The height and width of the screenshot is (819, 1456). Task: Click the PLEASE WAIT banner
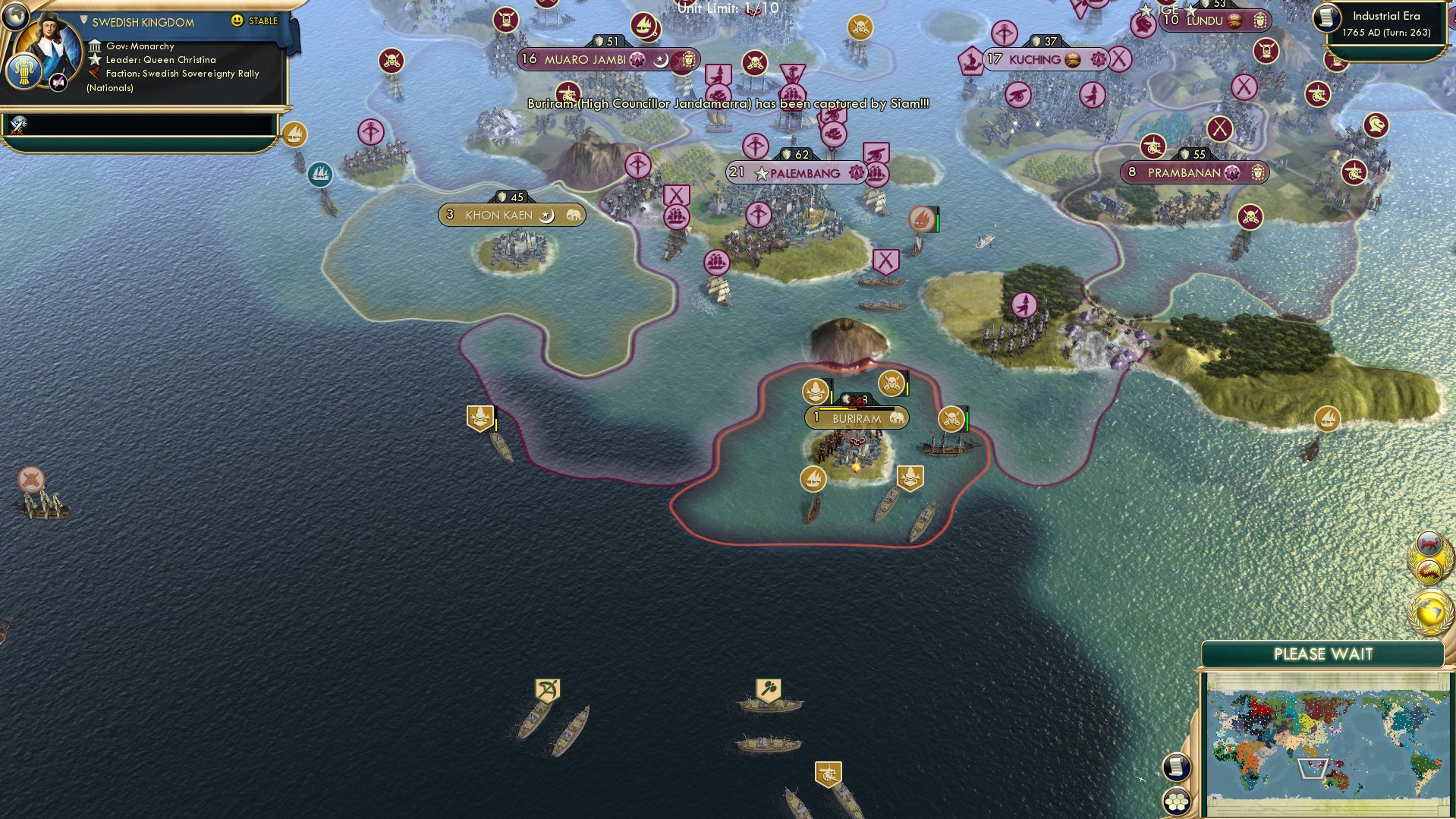1325,654
